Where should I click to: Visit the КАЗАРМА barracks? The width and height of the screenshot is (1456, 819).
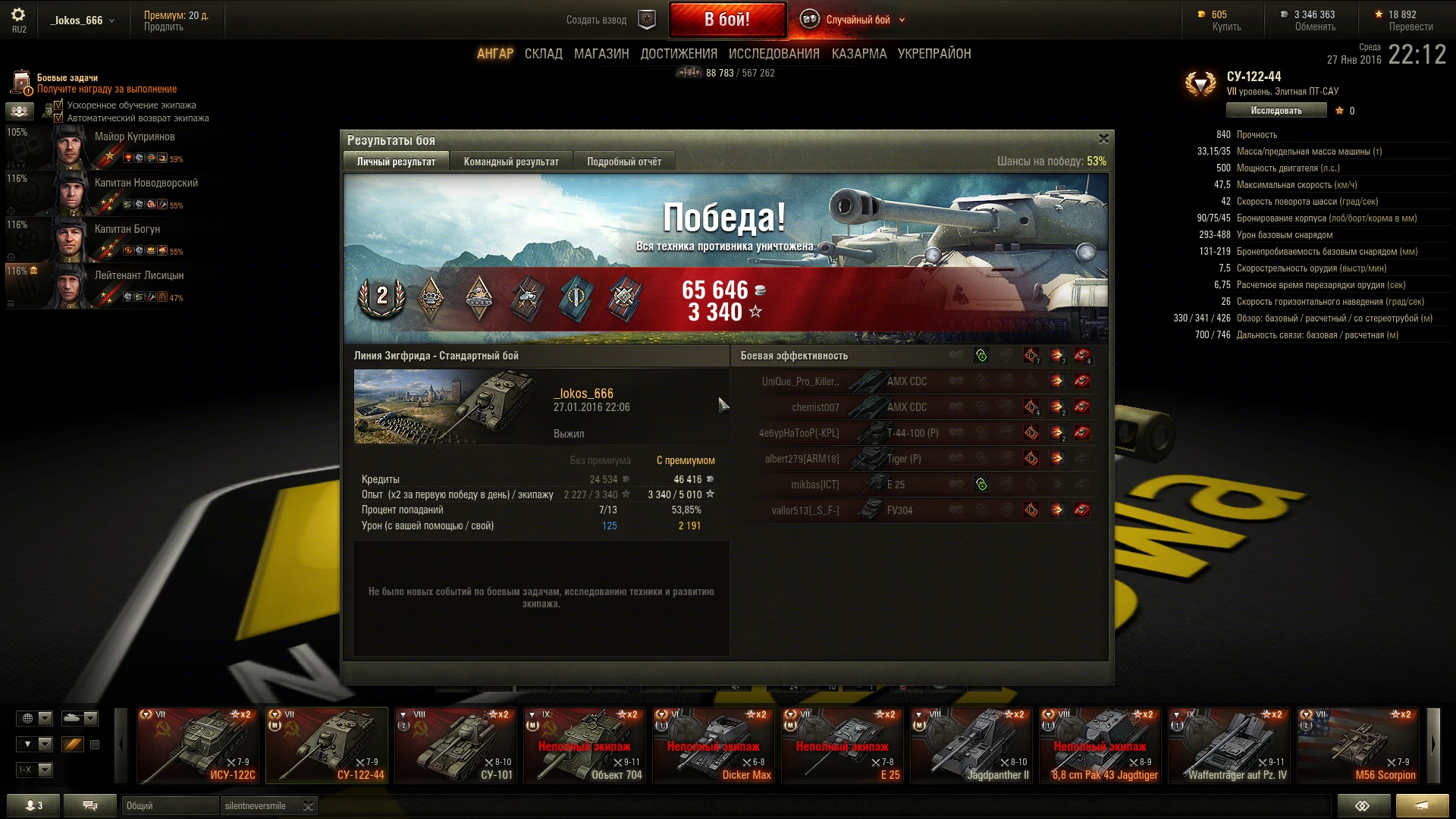tap(858, 54)
